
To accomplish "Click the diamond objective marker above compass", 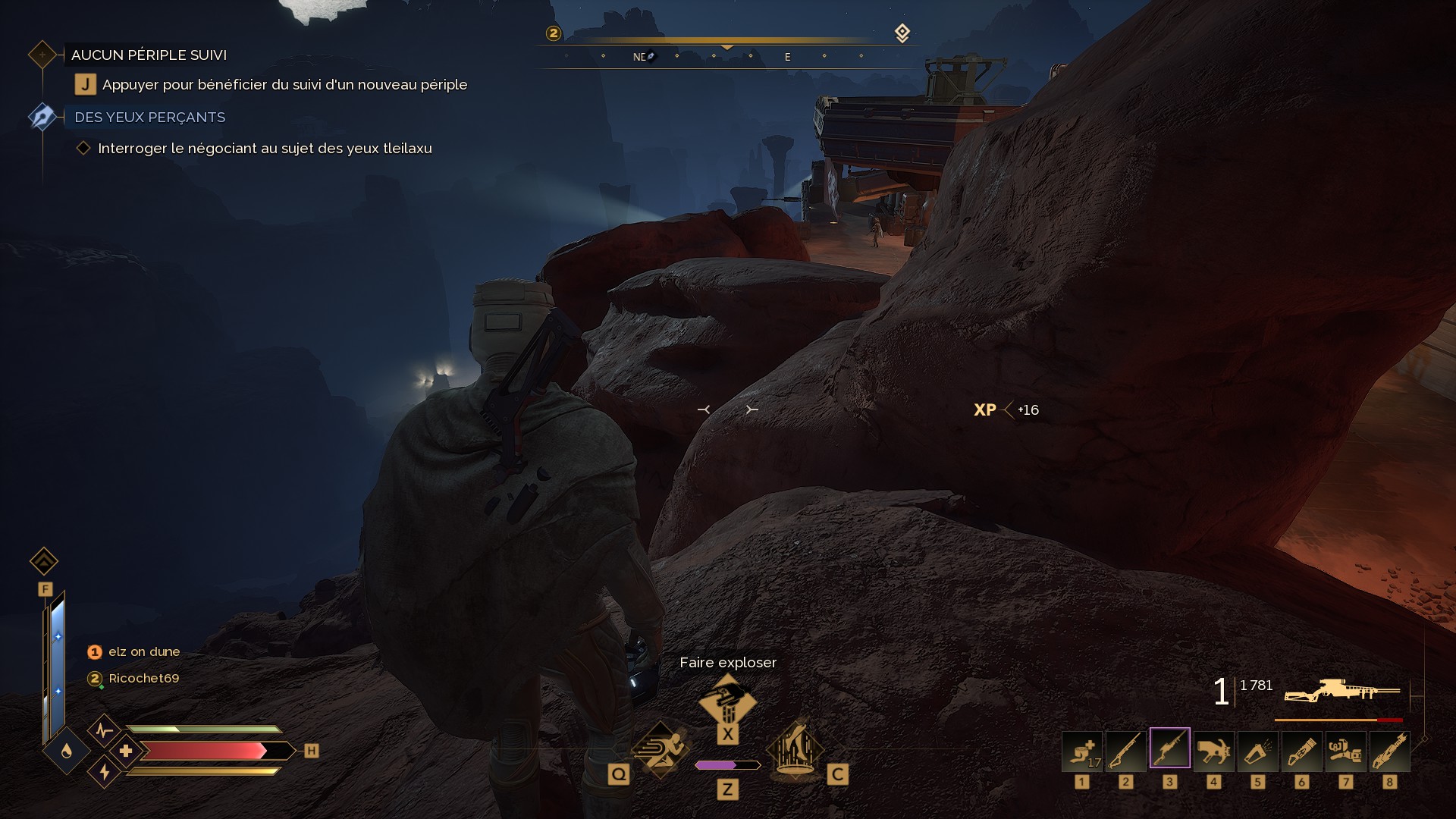I will (x=902, y=33).
